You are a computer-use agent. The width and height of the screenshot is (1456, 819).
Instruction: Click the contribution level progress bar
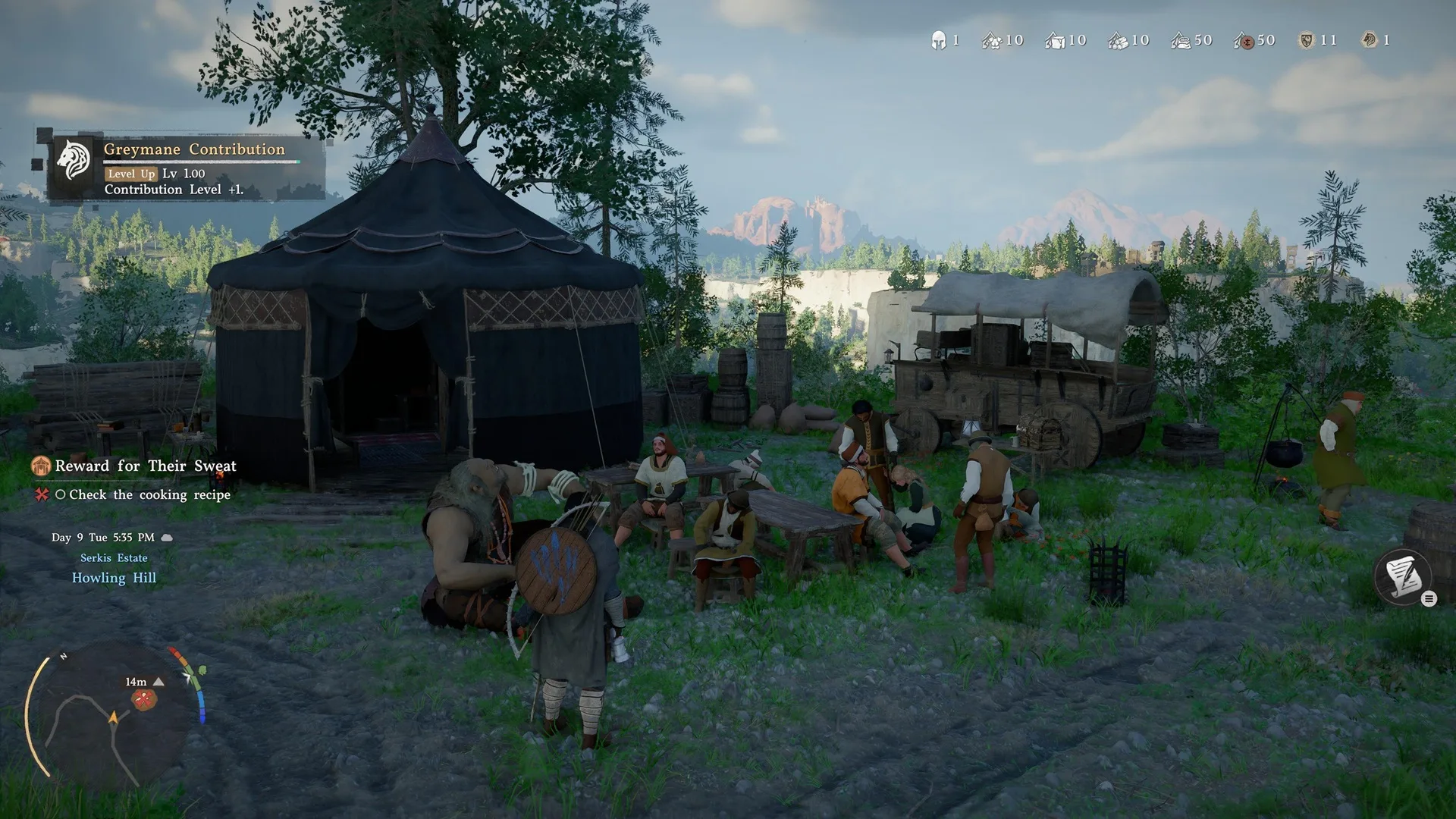201,162
